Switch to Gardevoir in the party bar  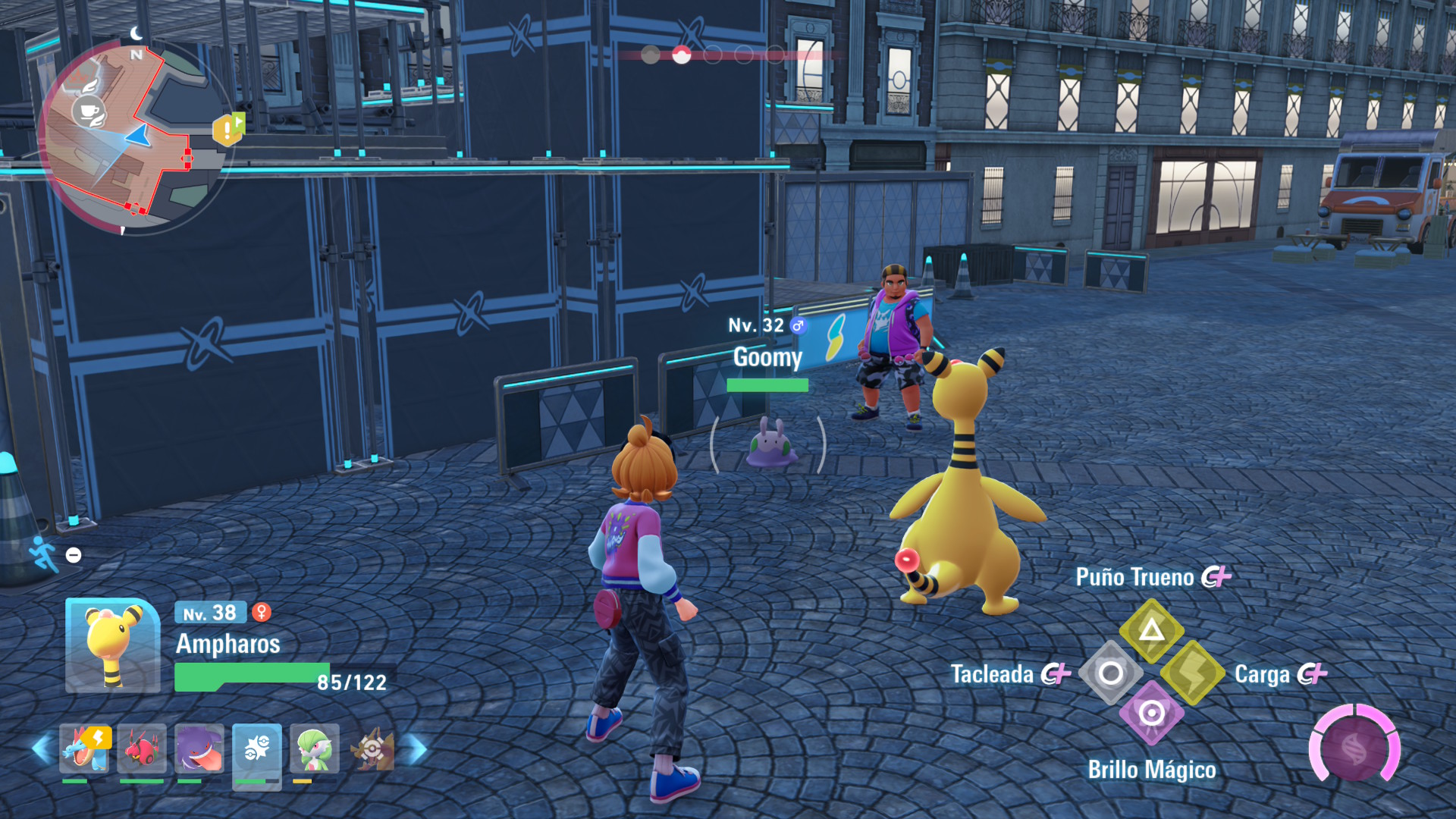[314, 748]
